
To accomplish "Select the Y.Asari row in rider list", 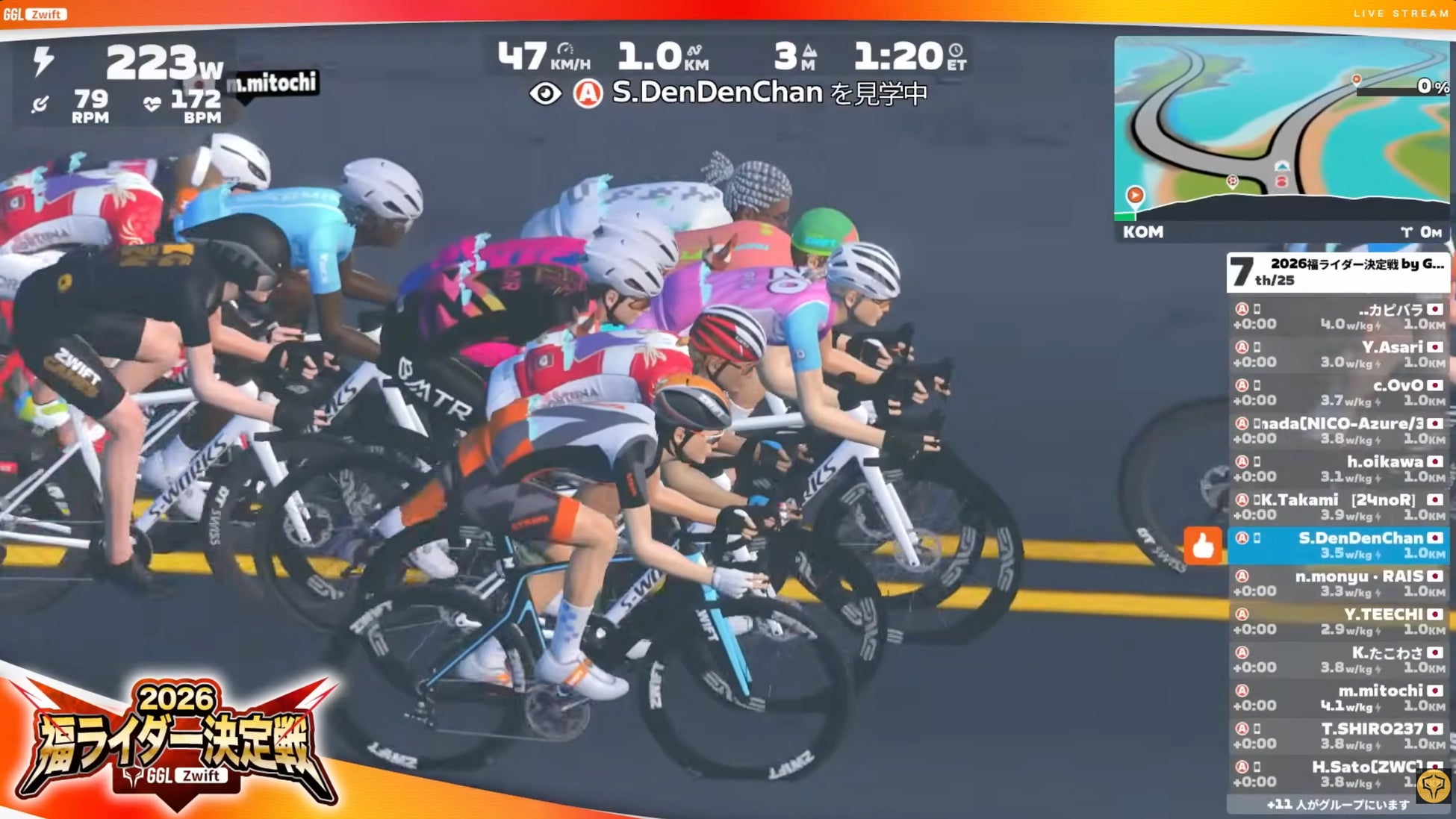I will pos(1338,355).
